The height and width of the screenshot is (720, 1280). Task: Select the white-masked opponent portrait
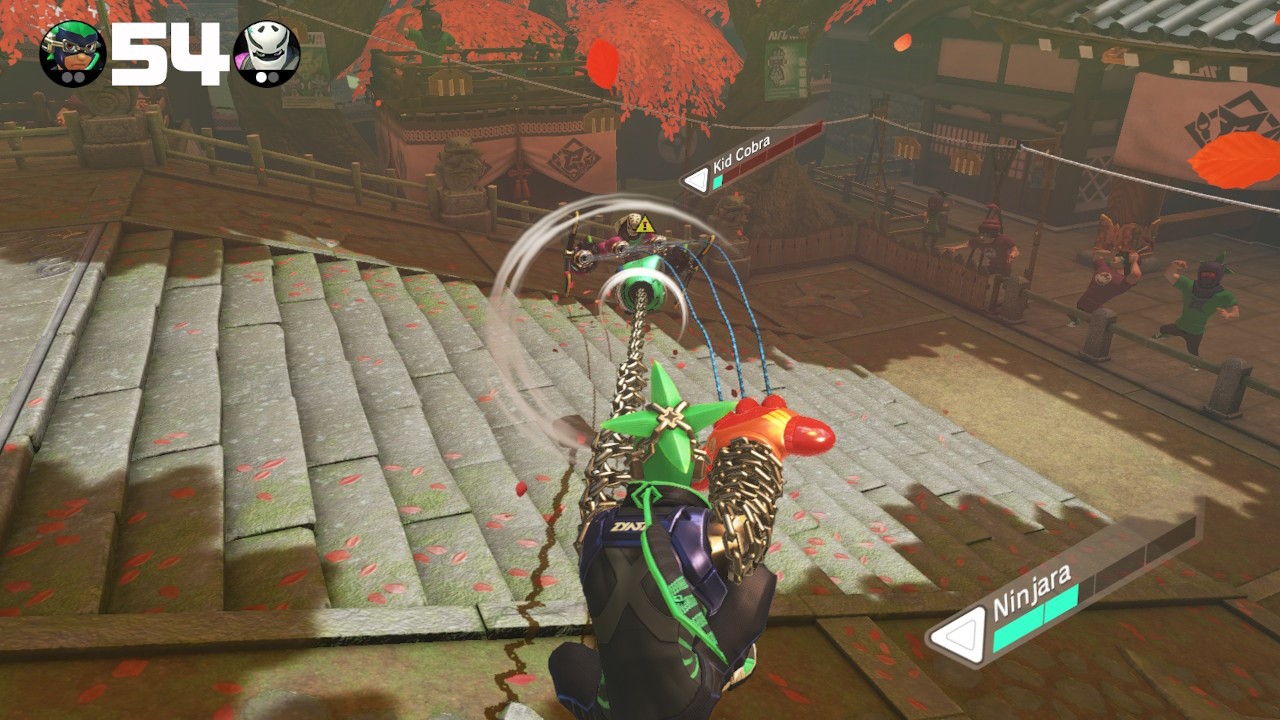(x=266, y=53)
